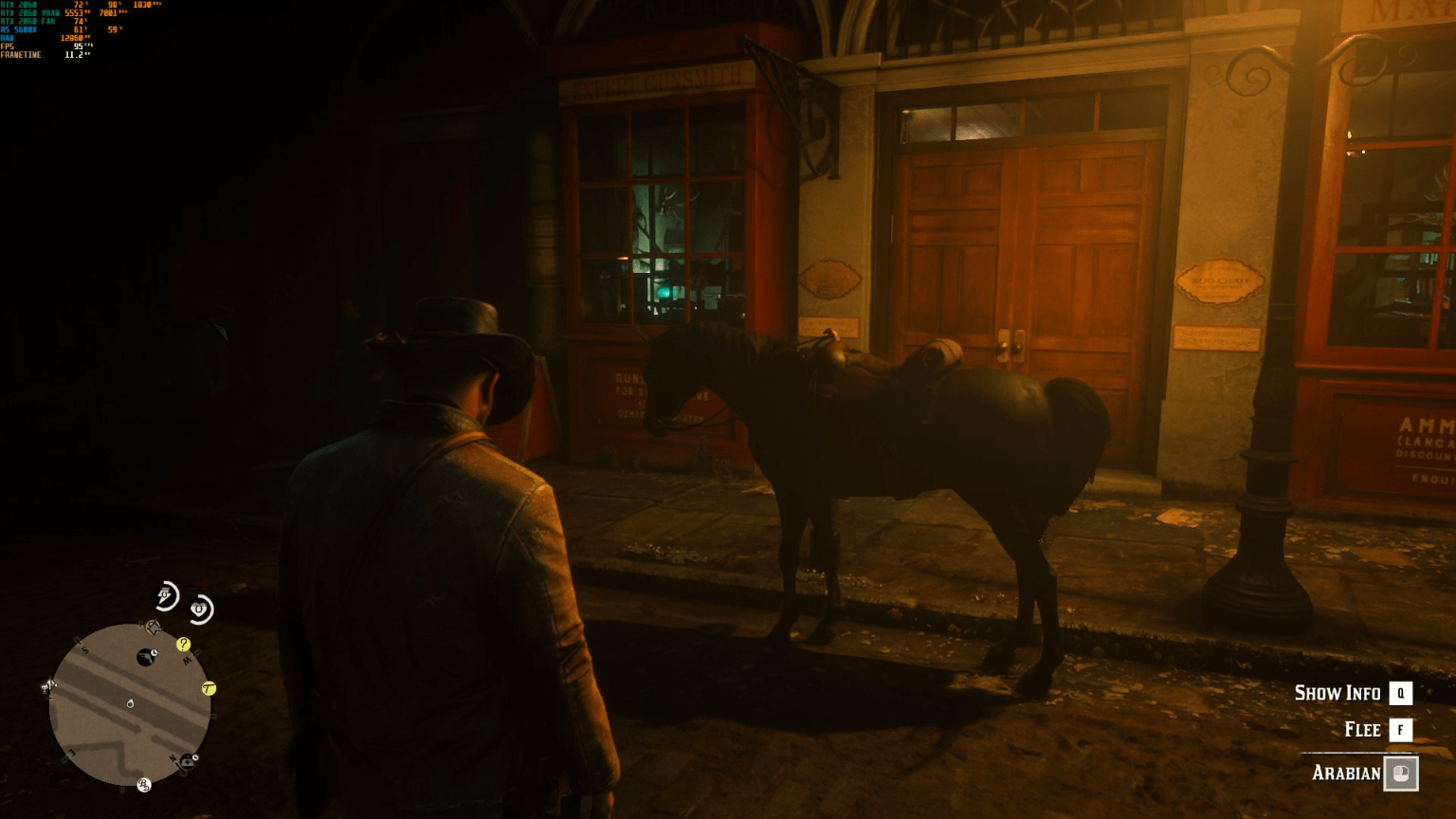Click the lost hat marker atop the minimap
1456x819 pixels.
154,627
